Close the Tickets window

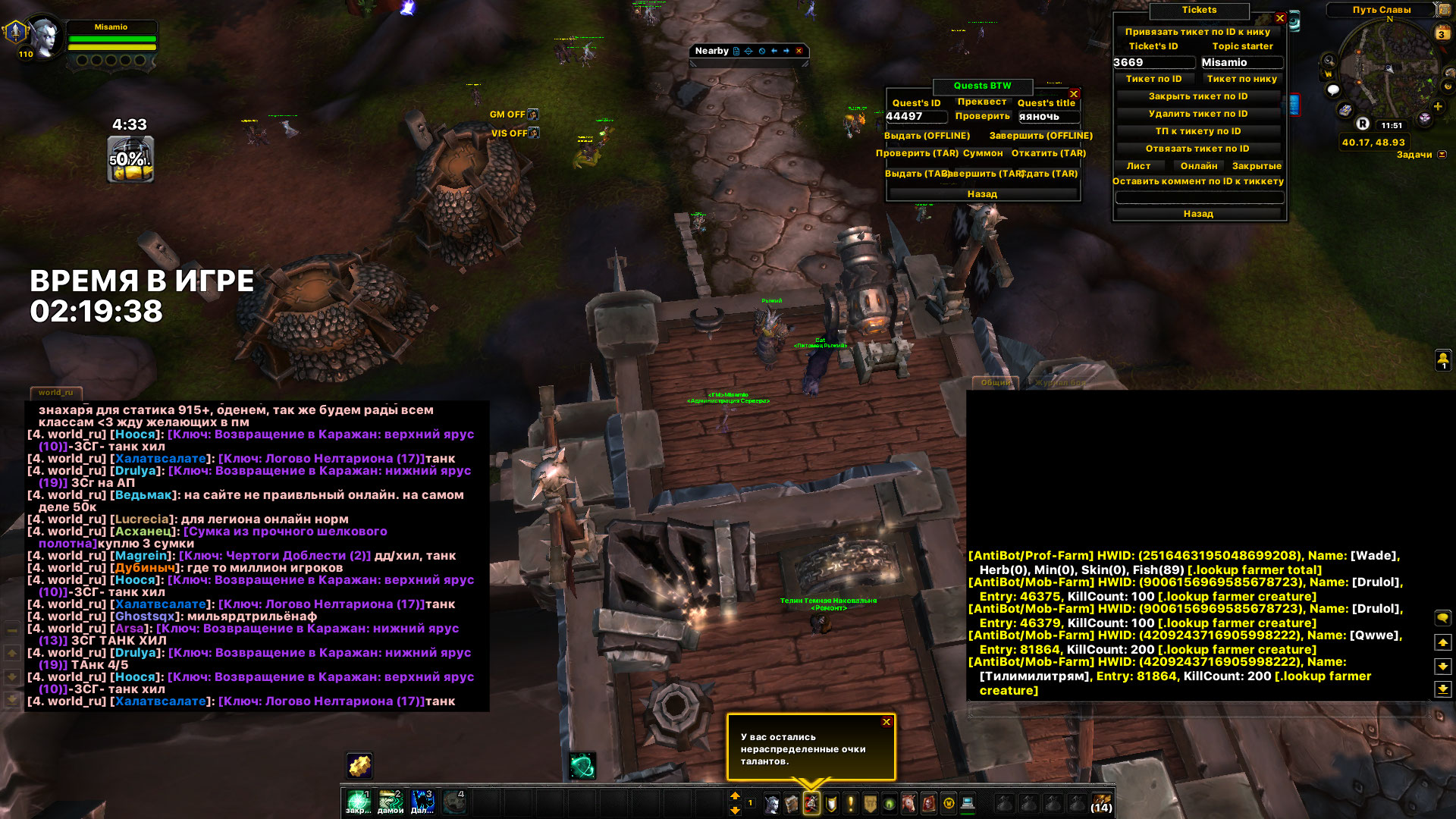tap(1280, 18)
